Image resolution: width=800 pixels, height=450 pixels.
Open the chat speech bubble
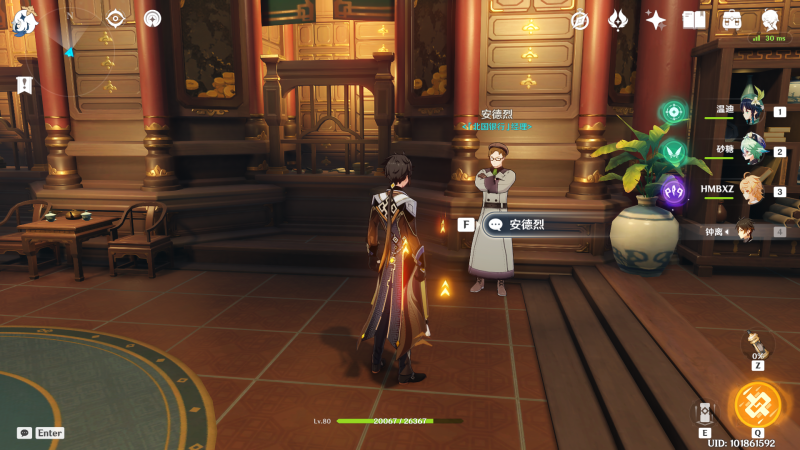[x=24, y=433]
